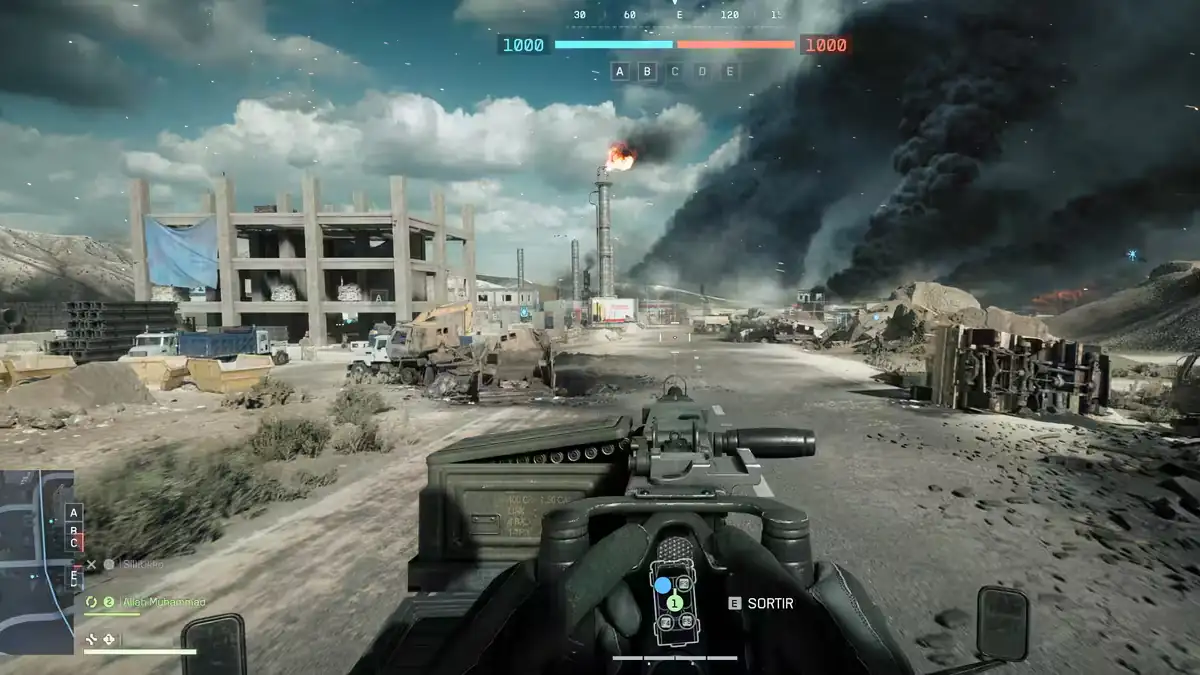Click the compass strip heading E
This screenshot has width=1200, height=675.
pyautogui.click(x=679, y=15)
